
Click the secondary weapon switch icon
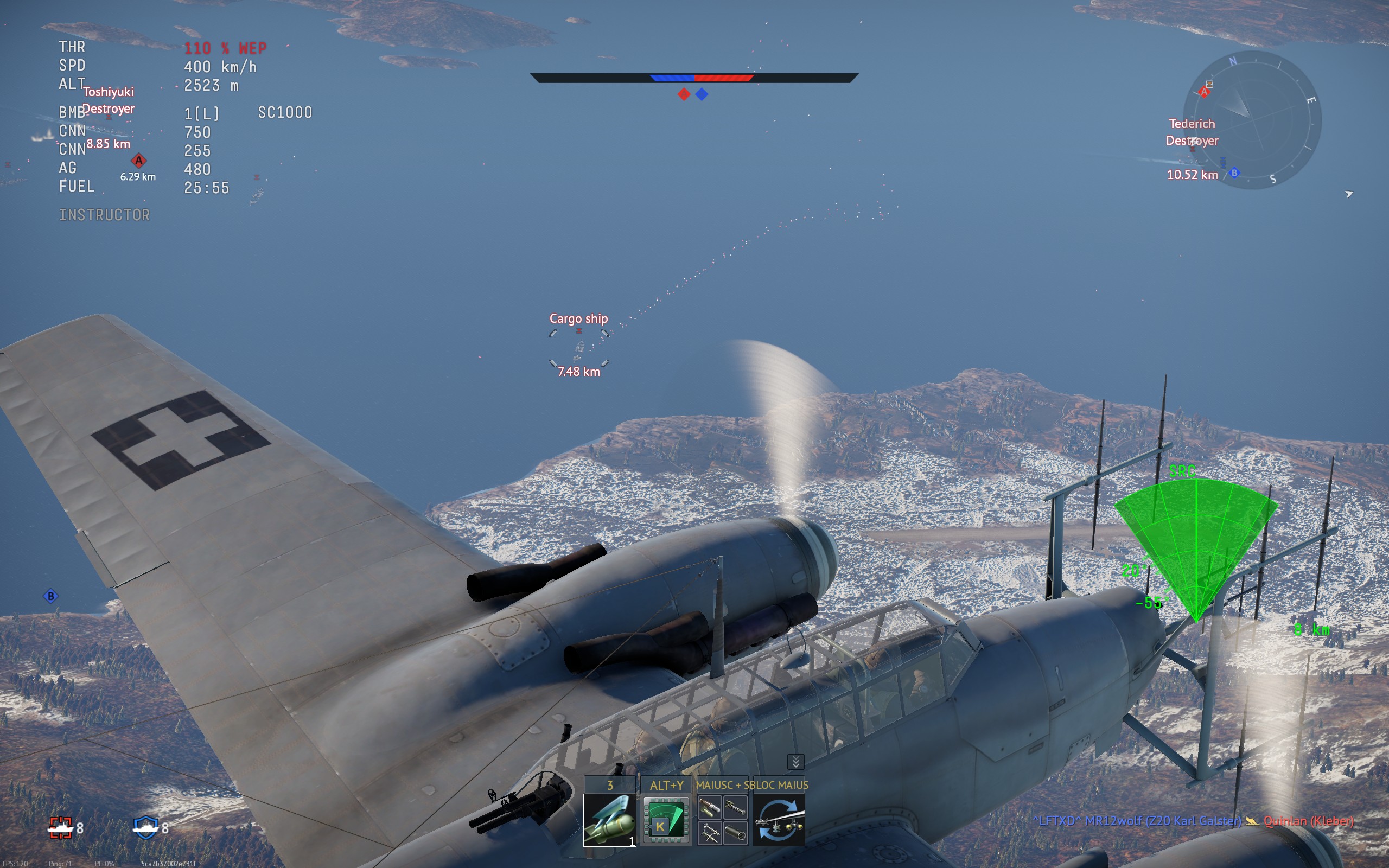[x=778, y=820]
